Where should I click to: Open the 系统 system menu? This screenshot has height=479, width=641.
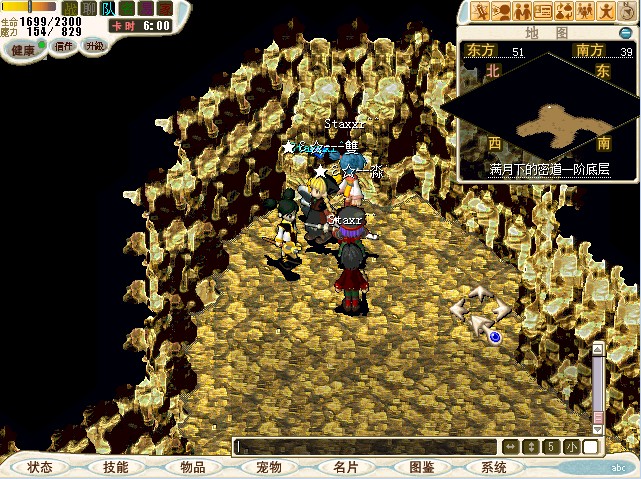click(494, 467)
